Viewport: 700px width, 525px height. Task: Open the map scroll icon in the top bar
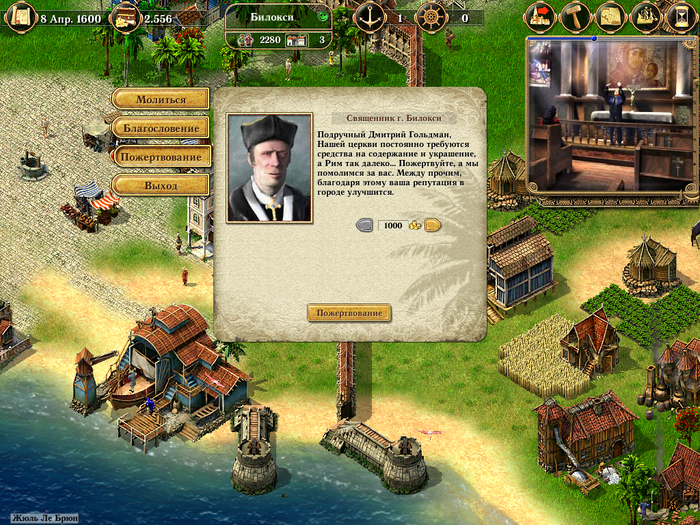(x=611, y=17)
